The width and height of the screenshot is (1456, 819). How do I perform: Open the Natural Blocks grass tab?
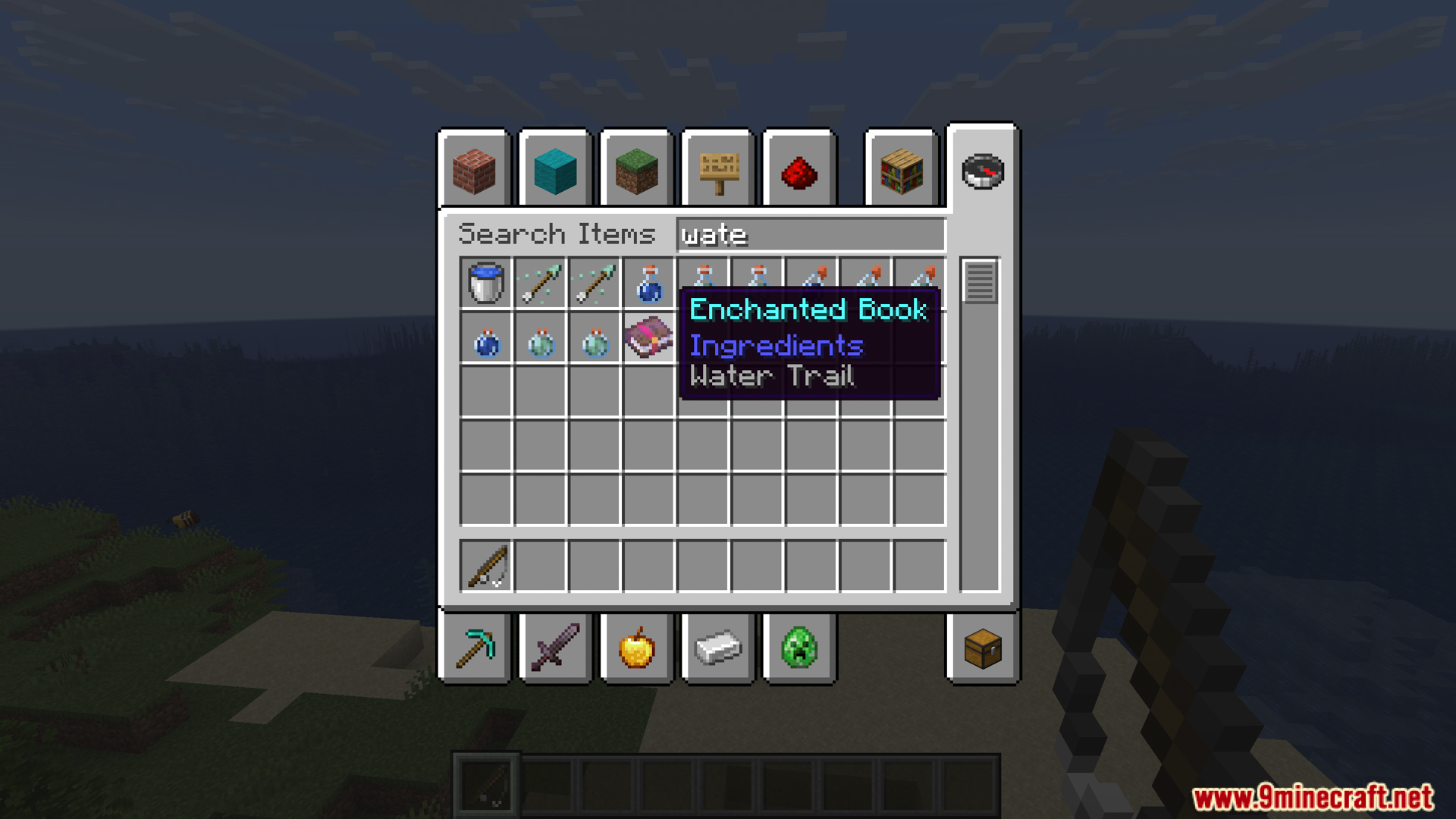pyautogui.click(x=636, y=171)
